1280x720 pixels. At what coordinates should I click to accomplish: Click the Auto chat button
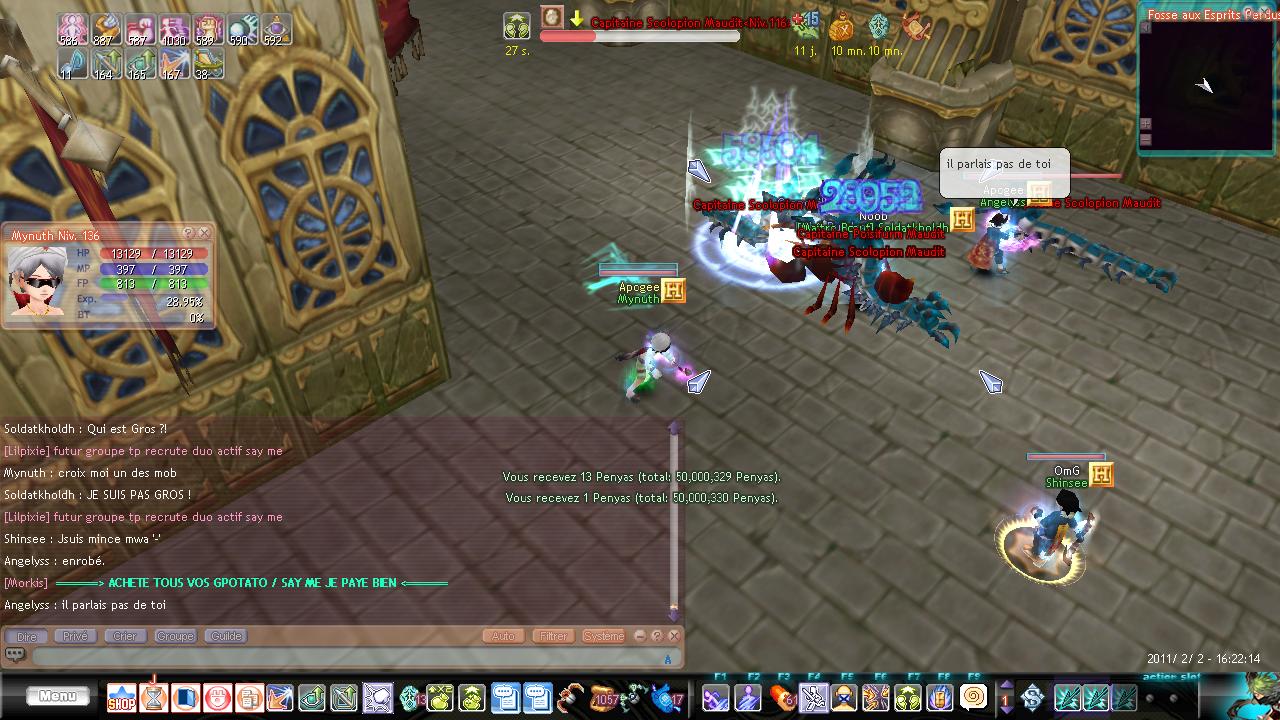(x=504, y=636)
